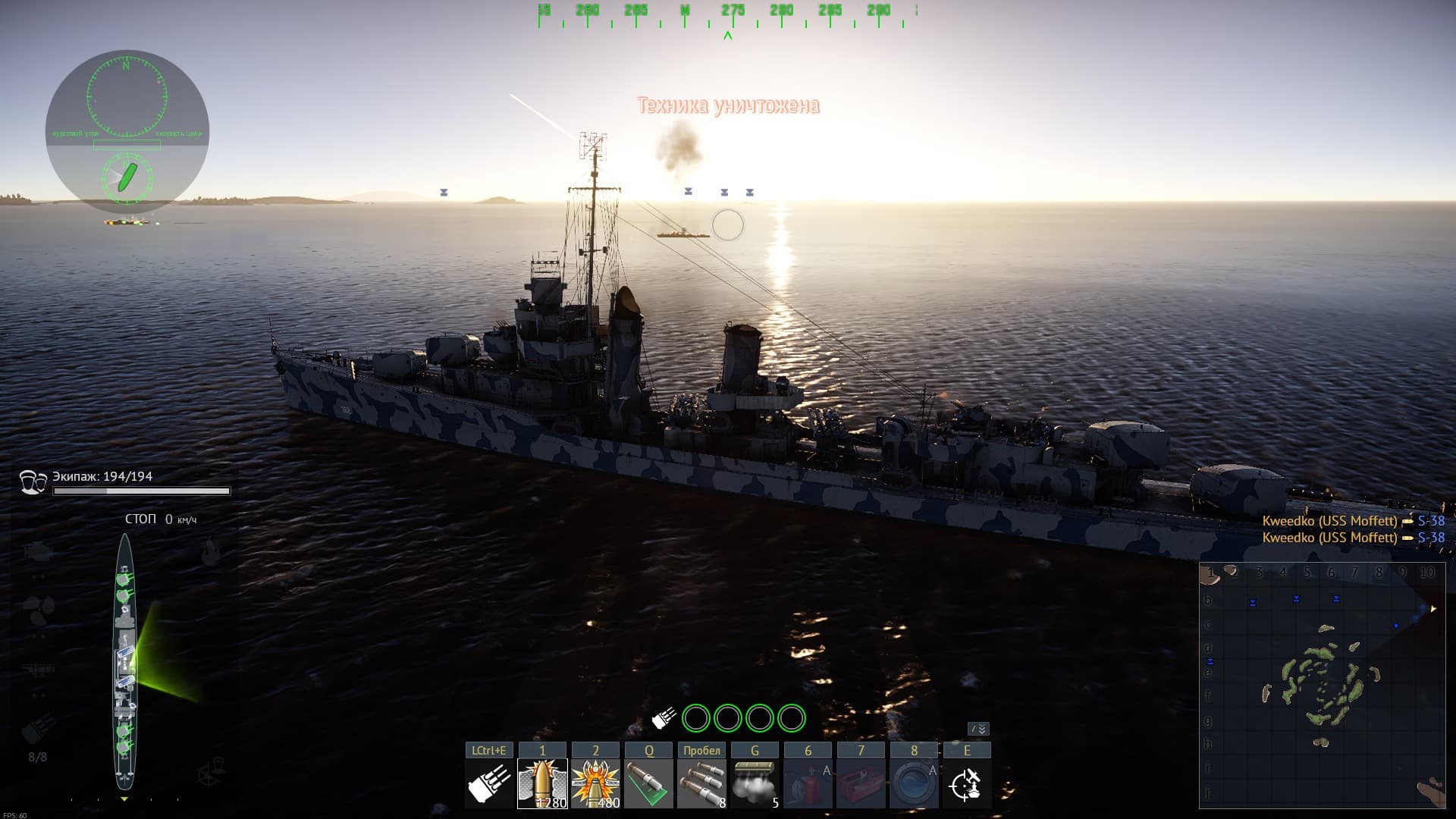Screen dimensions: 1456x819
Task: Deploy the smoke screen slot
Action: click(755, 783)
